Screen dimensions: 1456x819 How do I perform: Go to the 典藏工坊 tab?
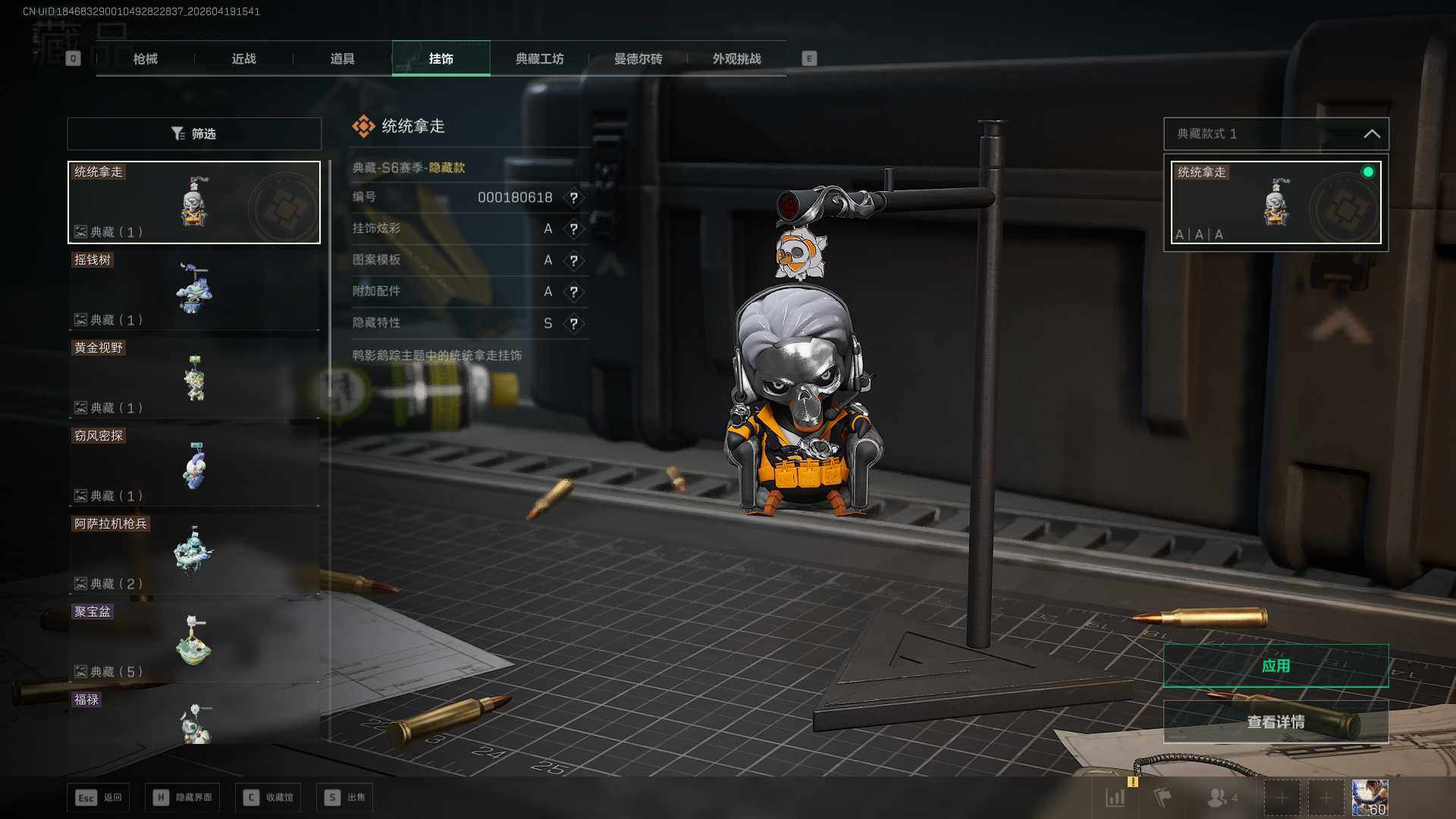(x=539, y=59)
